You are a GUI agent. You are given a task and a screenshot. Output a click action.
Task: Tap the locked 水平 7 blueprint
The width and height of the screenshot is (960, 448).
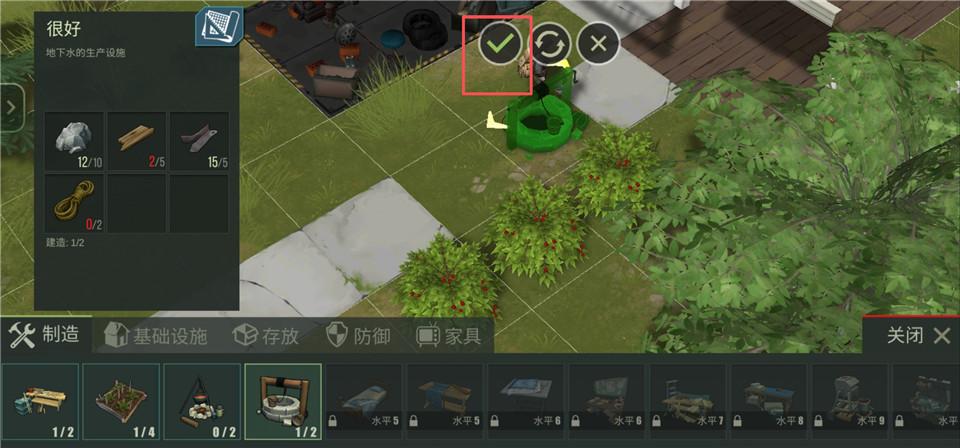click(x=689, y=401)
